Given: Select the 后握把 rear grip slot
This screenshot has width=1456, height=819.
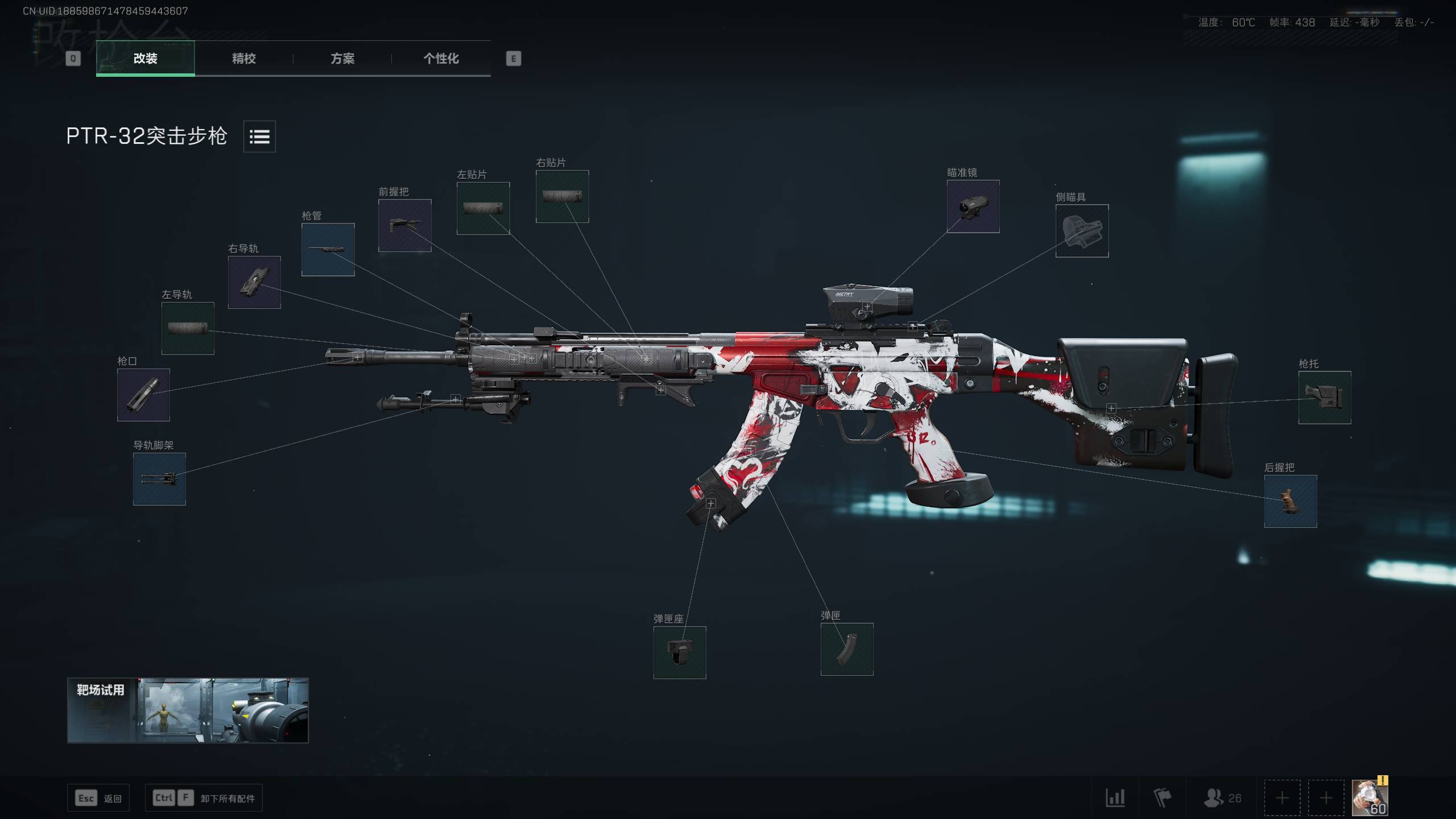Looking at the screenshot, I should (x=1290, y=501).
